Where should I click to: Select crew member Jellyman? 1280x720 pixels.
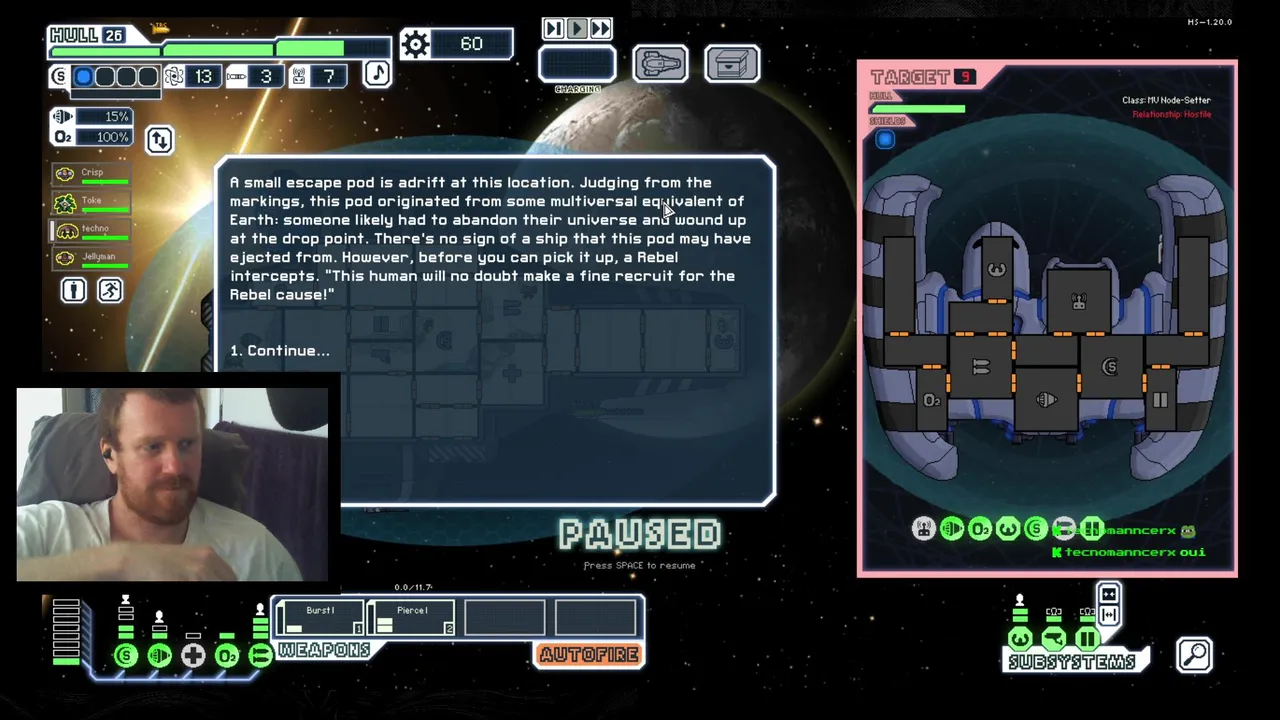pos(92,257)
